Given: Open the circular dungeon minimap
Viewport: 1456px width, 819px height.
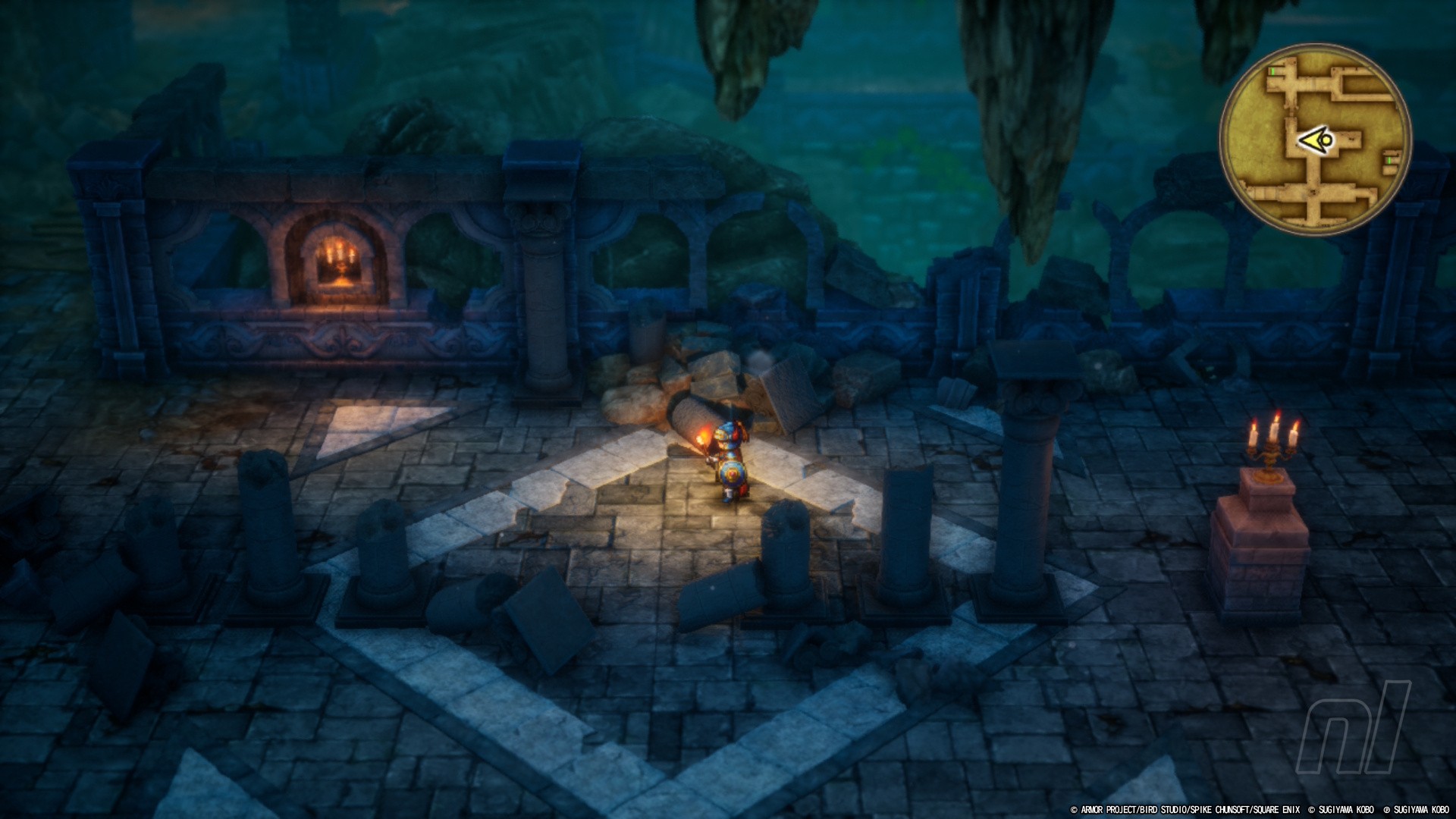Looking at the screenshot, I should click(x=1315, y=139).
